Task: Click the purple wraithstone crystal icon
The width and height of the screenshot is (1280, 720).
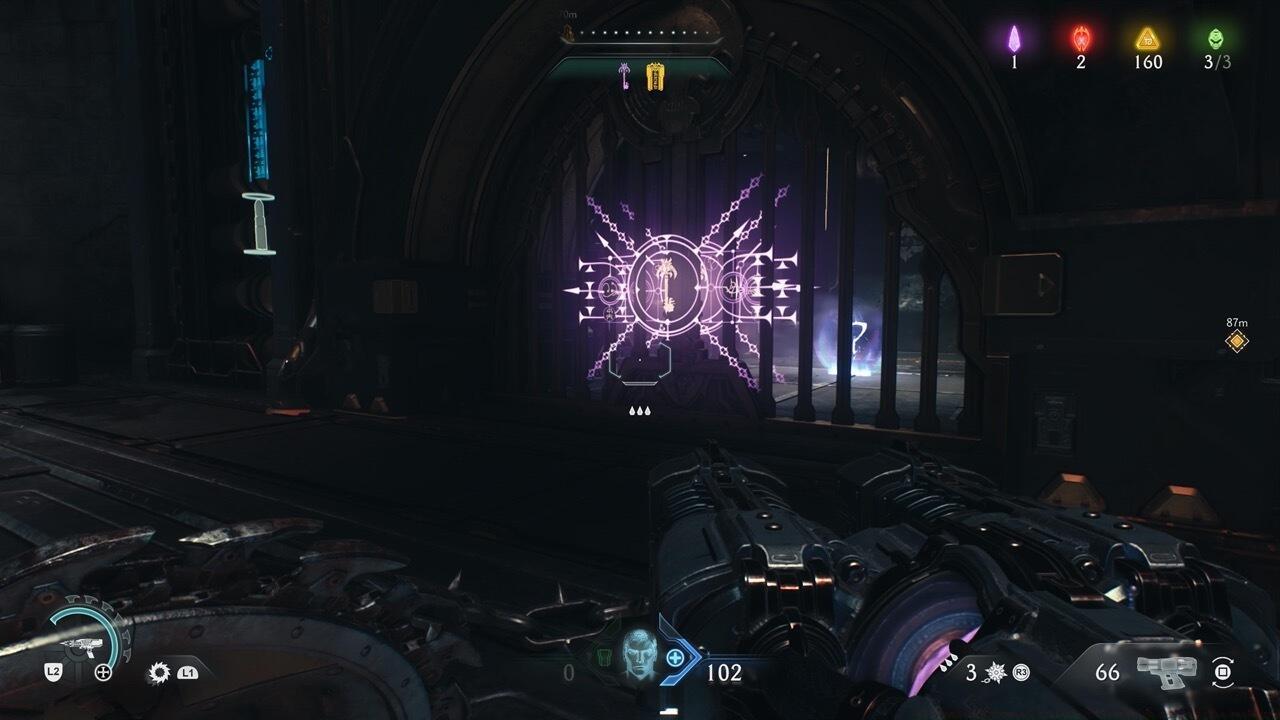Action: pos(1013,39)
